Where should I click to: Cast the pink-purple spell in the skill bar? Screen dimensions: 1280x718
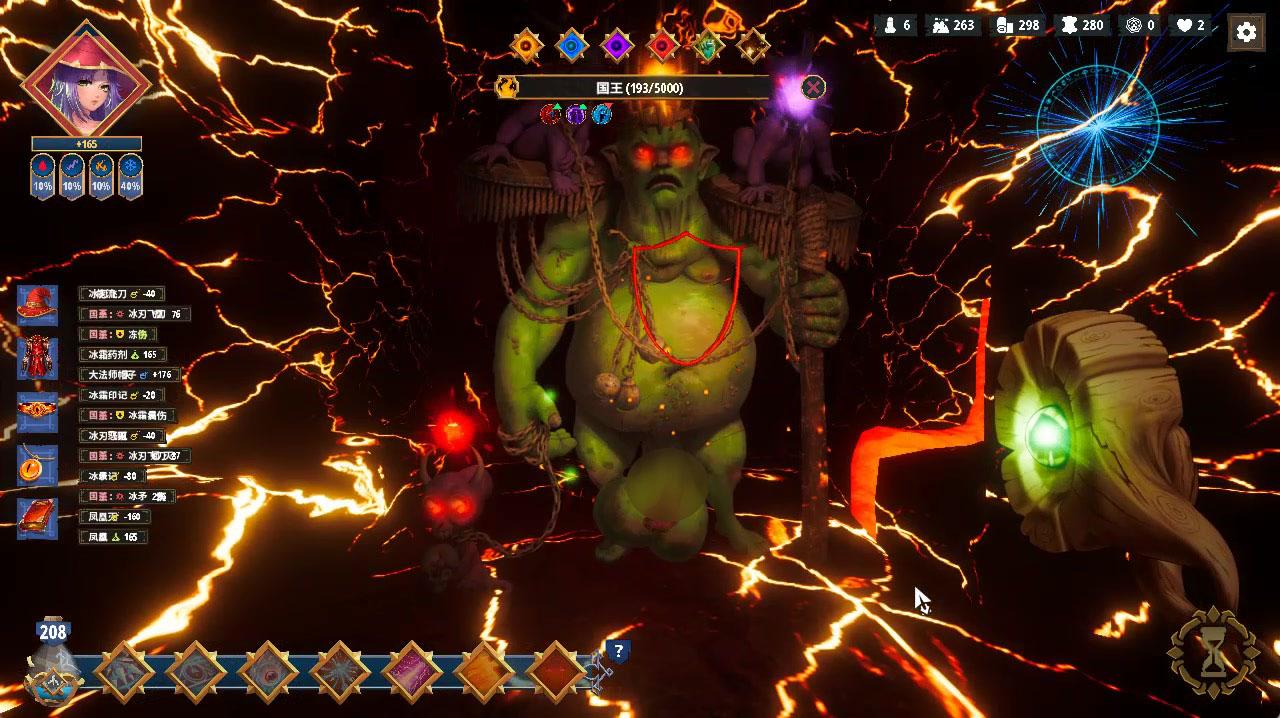(411, 671)
